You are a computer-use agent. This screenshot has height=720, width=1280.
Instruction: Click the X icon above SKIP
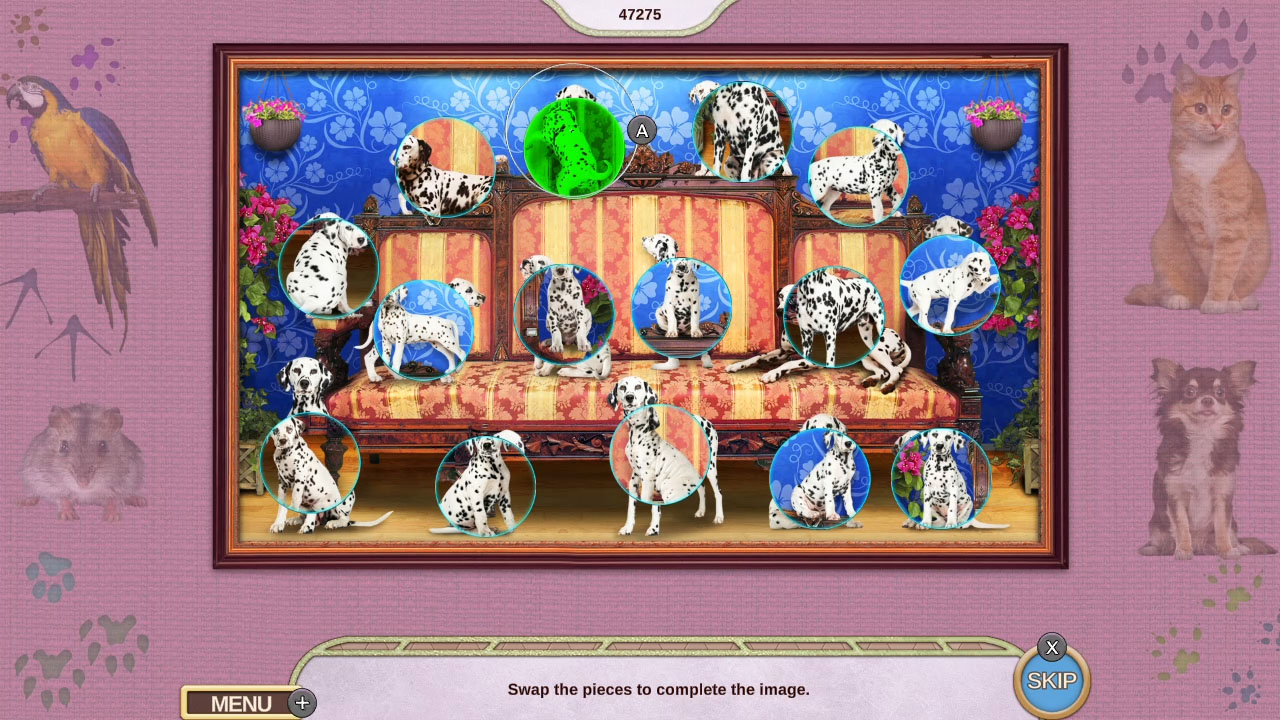click(1052, 648)
